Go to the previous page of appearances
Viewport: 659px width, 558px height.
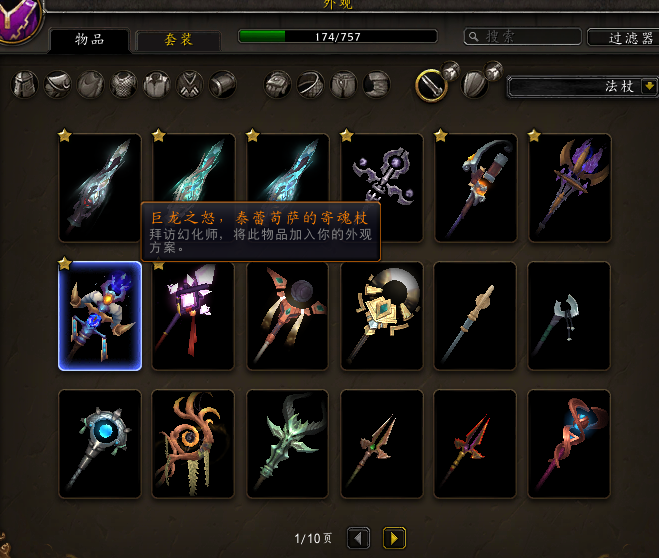[359, 539]
